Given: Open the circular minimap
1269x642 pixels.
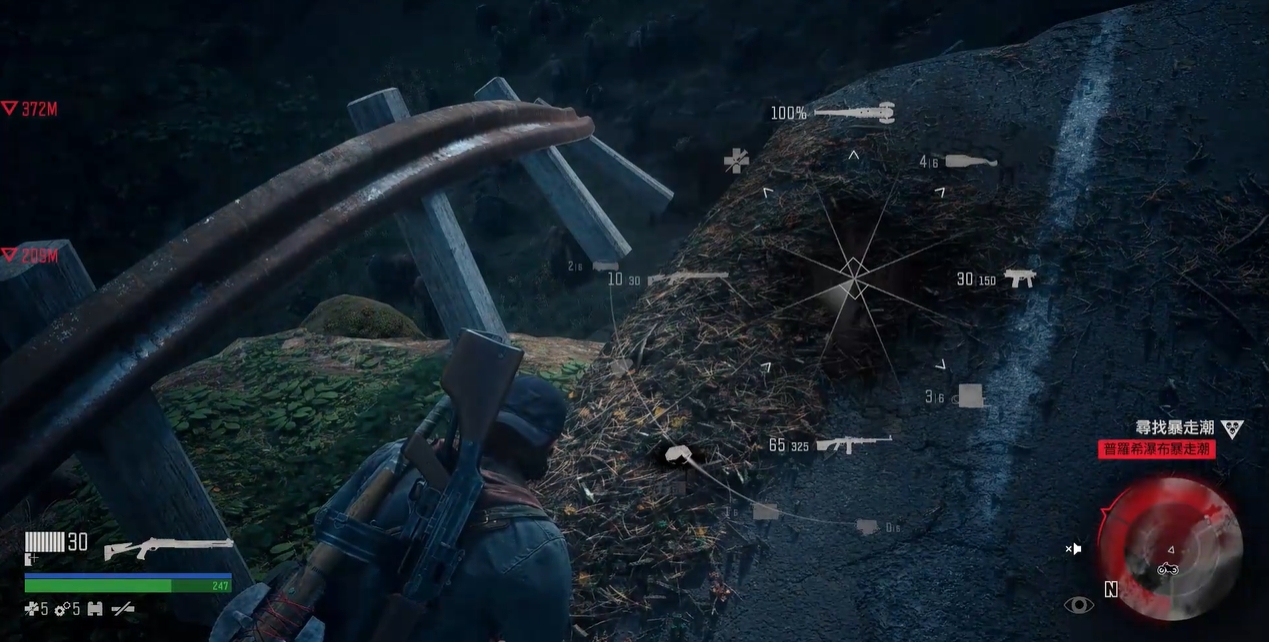Looking at the screenshot, I should 1168,546.
